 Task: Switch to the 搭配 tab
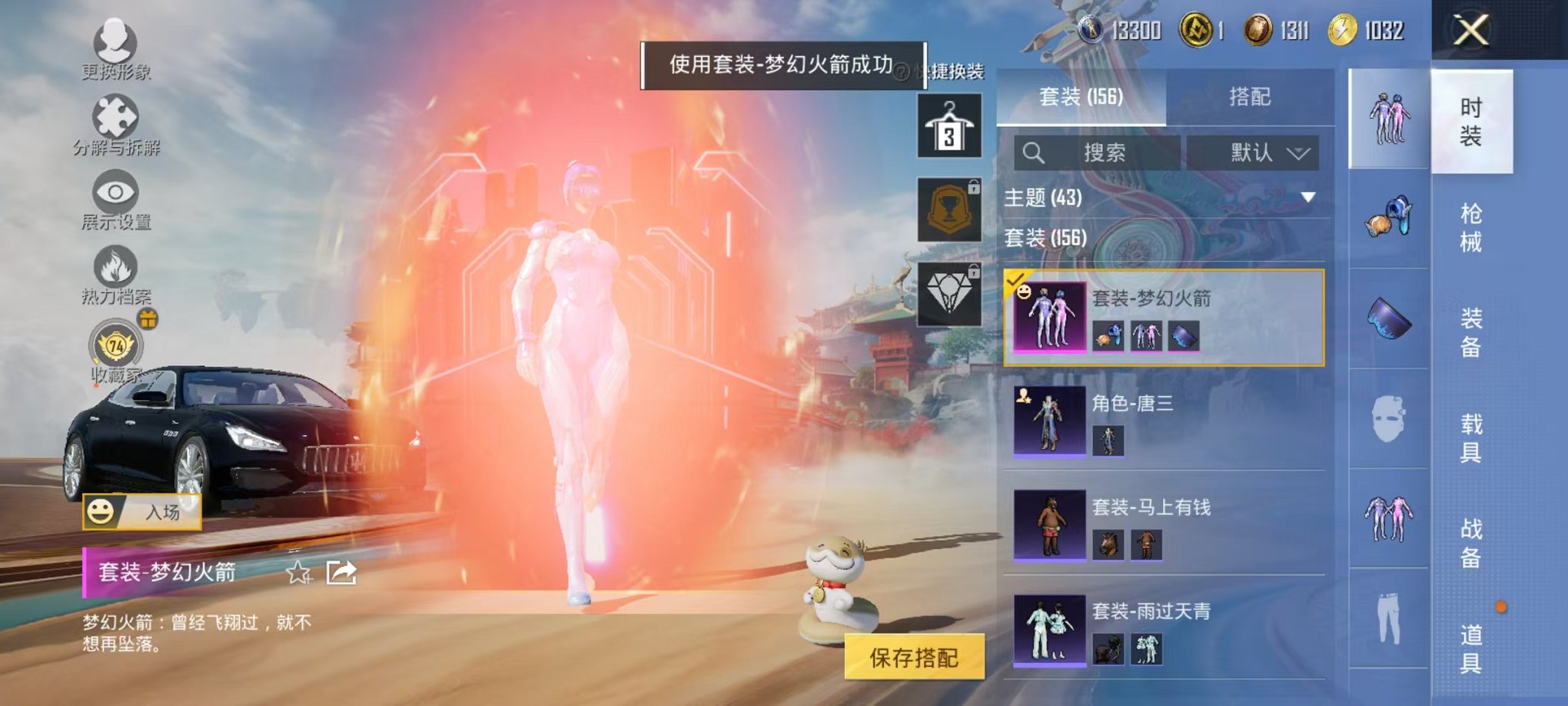pyautogui.click(x=1249, y=97)
